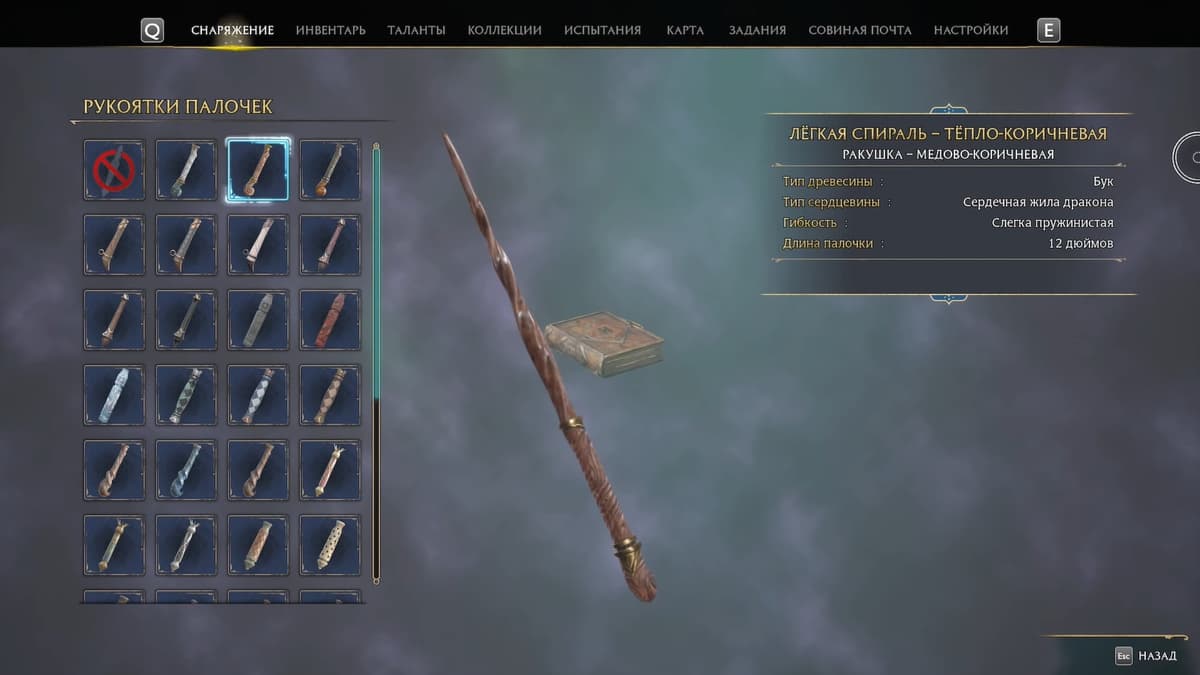Select the white perforated handle slot
Viewport: 1200px width, 675px height.
pyautogui.click(x=330, y=545)
